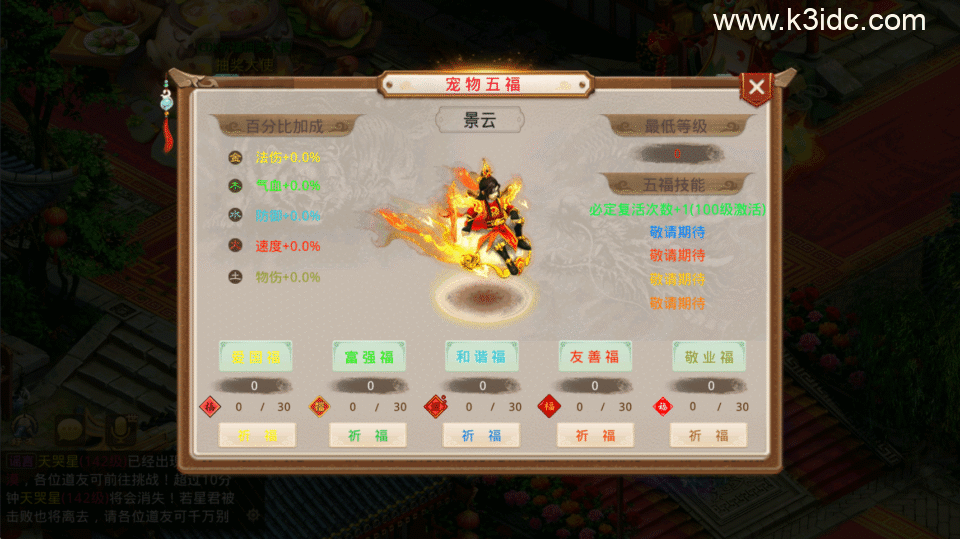
Task: Click 祈福 button under 和谐福
Action: (481, 435)
